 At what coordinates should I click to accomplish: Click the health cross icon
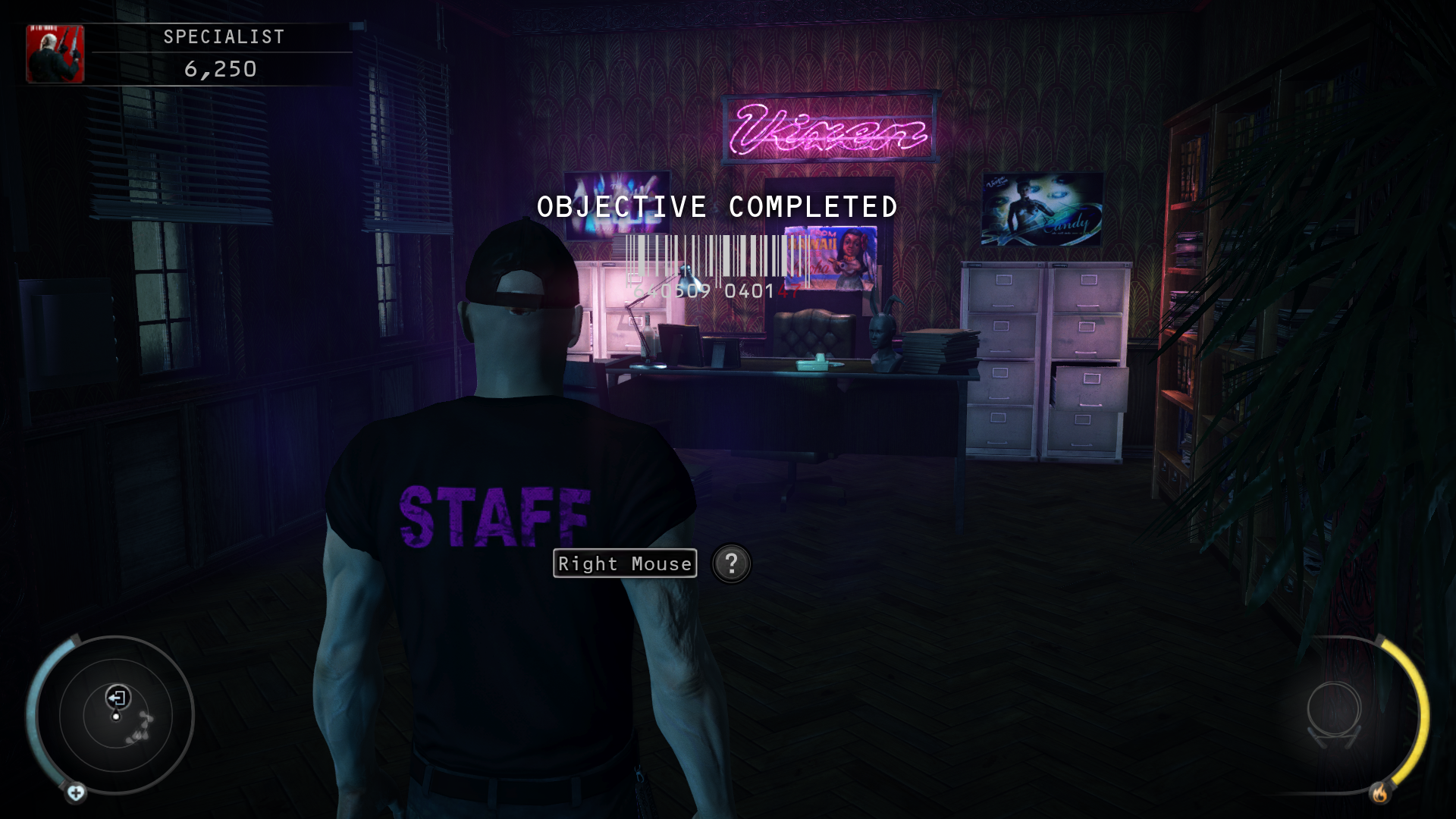(x=76, y=793)
